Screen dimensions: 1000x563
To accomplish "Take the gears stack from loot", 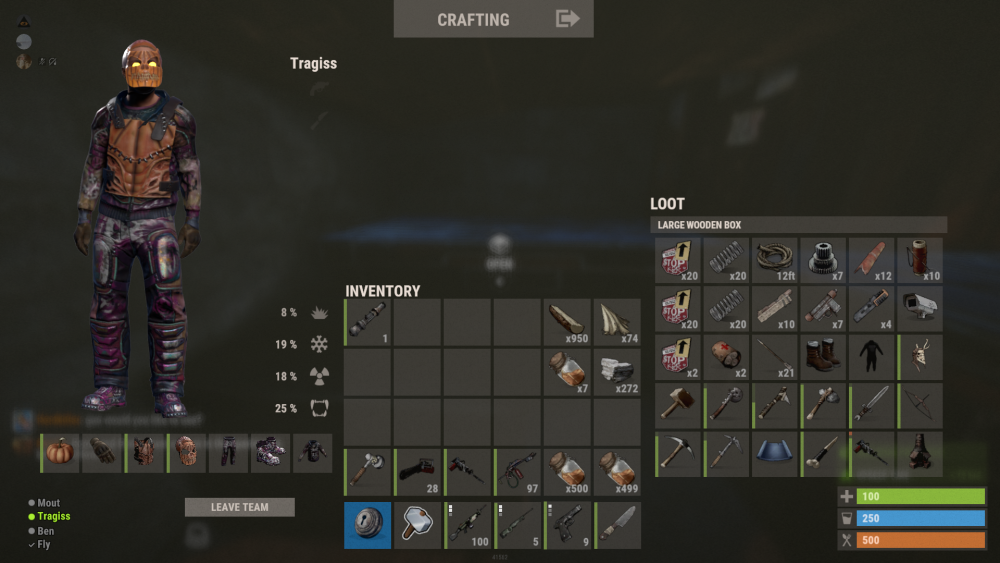I will [x=823, y=260].
